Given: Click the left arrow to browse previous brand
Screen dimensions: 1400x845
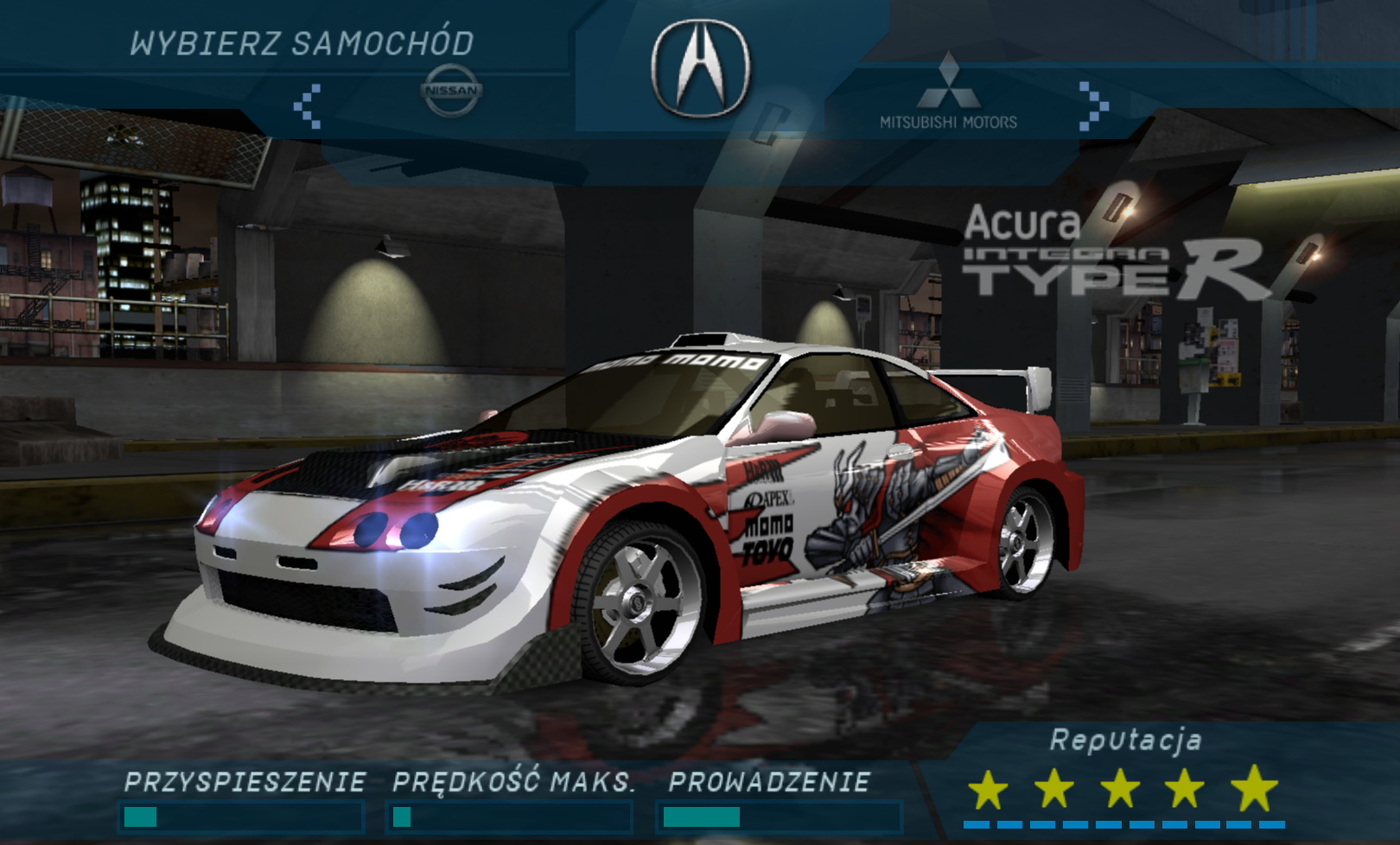Looking at the screenshot, I should (x=308, y=106).
